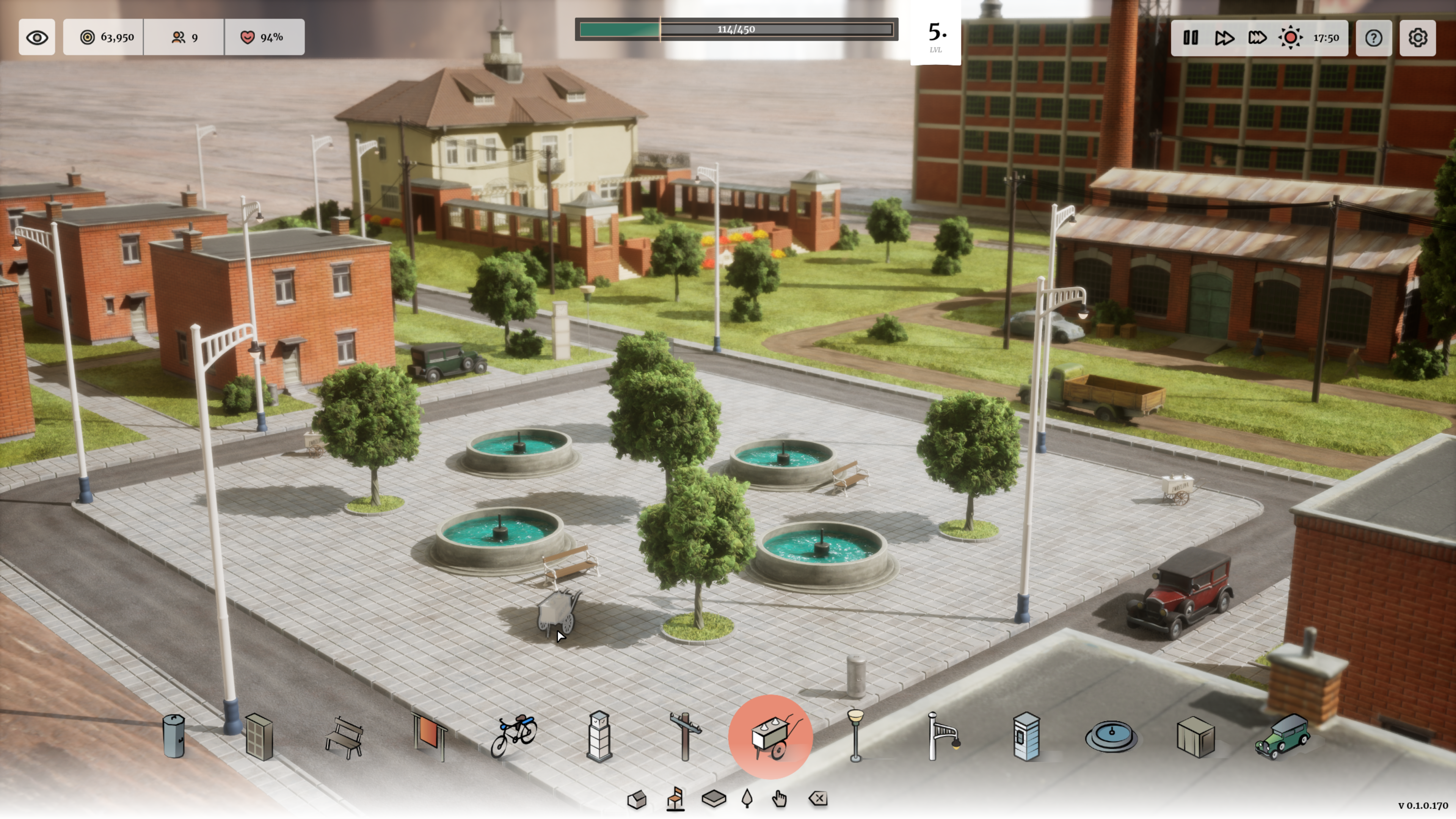This screenshot has width=1456, height=819.
Task: Open the help question mark
Action: (x=1373, y=38)
